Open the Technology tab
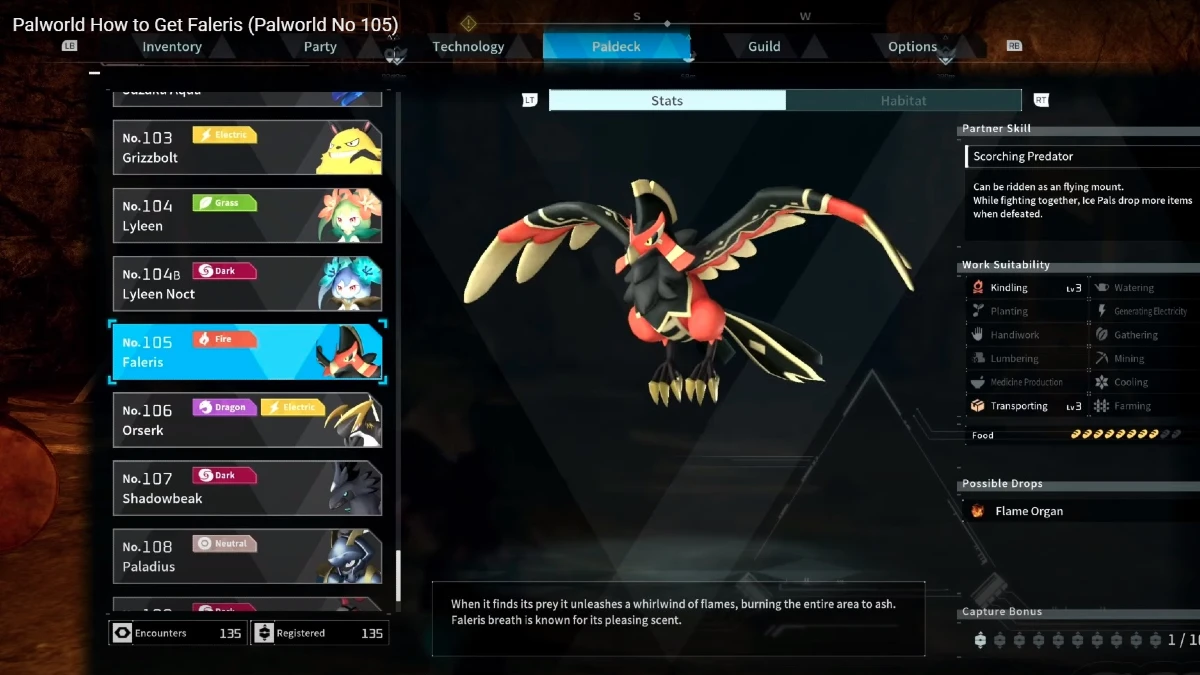 [x=468, y=47]
